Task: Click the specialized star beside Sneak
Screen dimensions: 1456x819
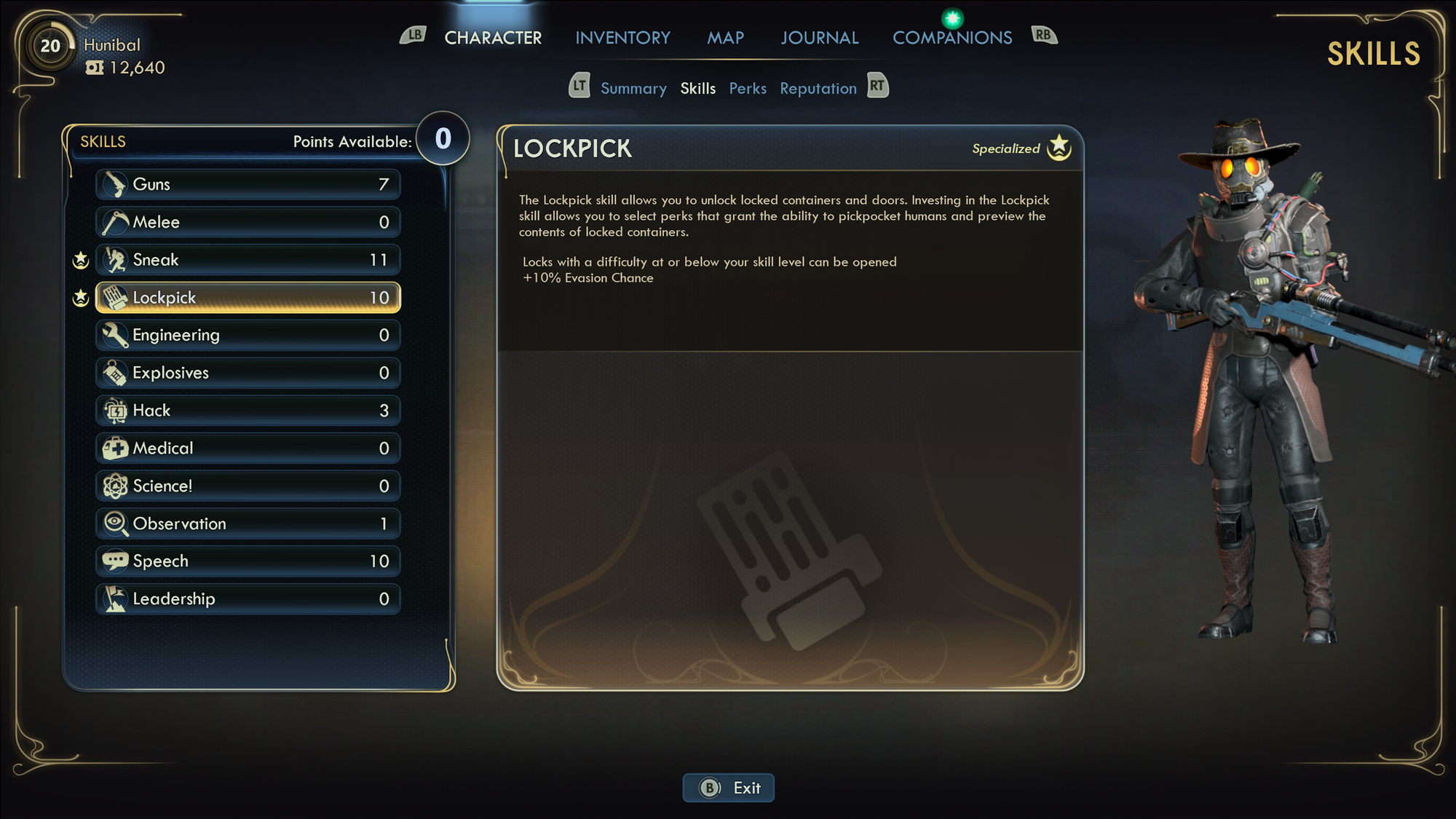Action: pos(81,259)
